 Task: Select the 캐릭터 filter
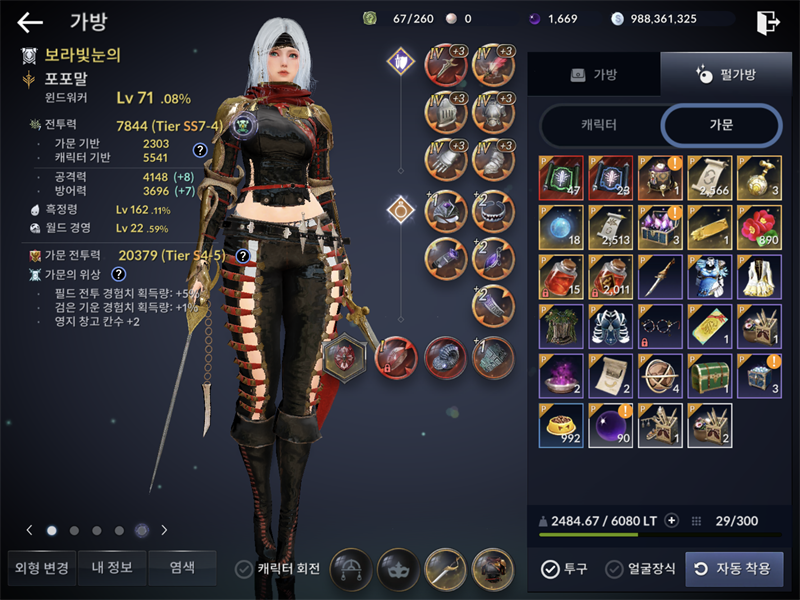598,126
